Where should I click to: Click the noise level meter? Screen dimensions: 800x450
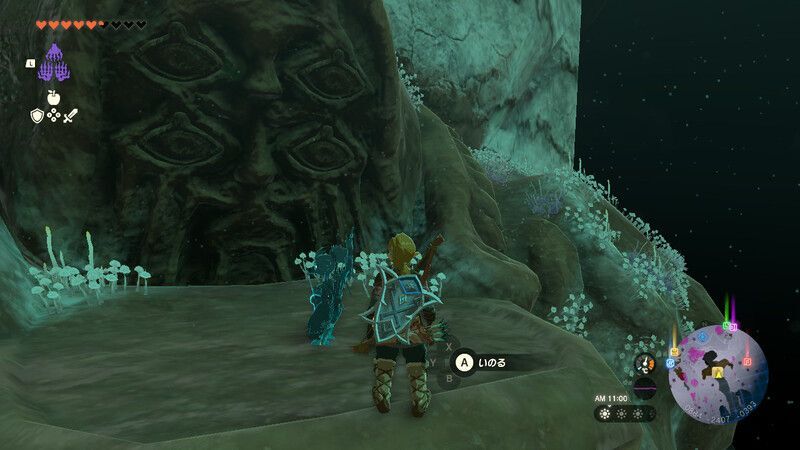[645, 388]
